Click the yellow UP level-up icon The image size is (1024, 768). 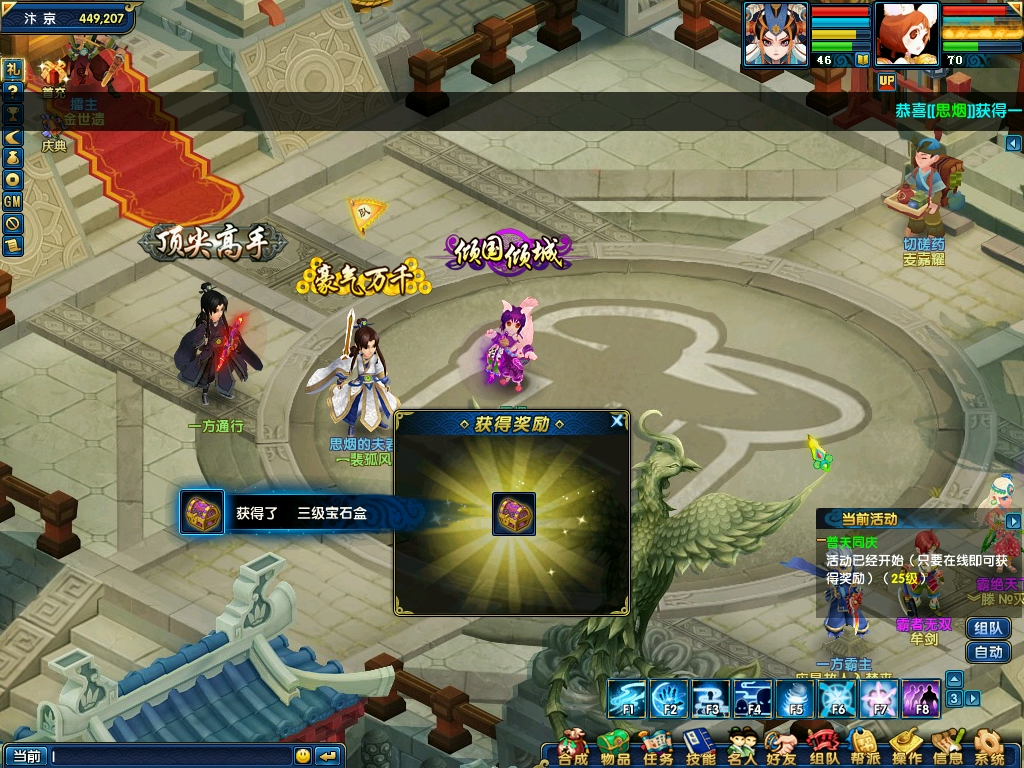(886, 81)
